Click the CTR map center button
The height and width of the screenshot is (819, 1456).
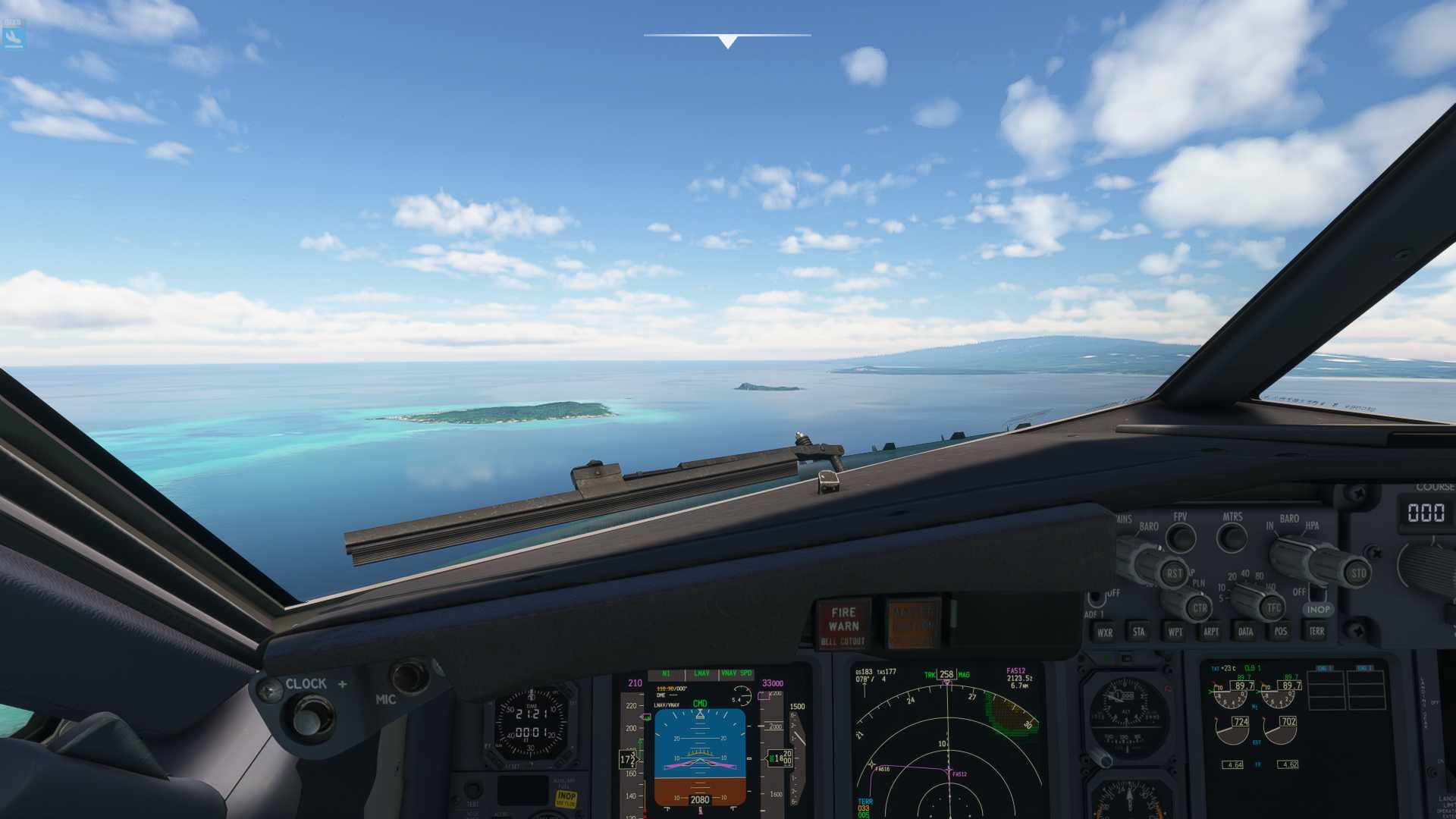pos(1199,607)
